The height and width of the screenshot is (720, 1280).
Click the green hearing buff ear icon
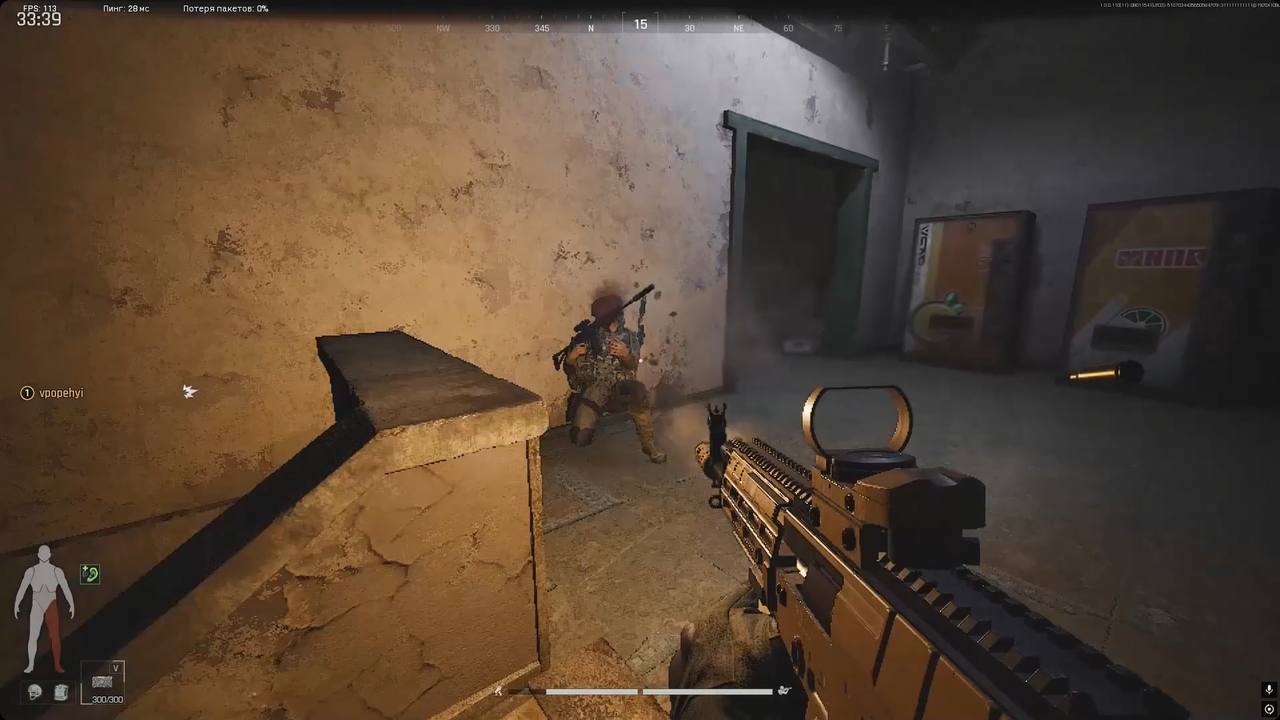click(89, 574)
